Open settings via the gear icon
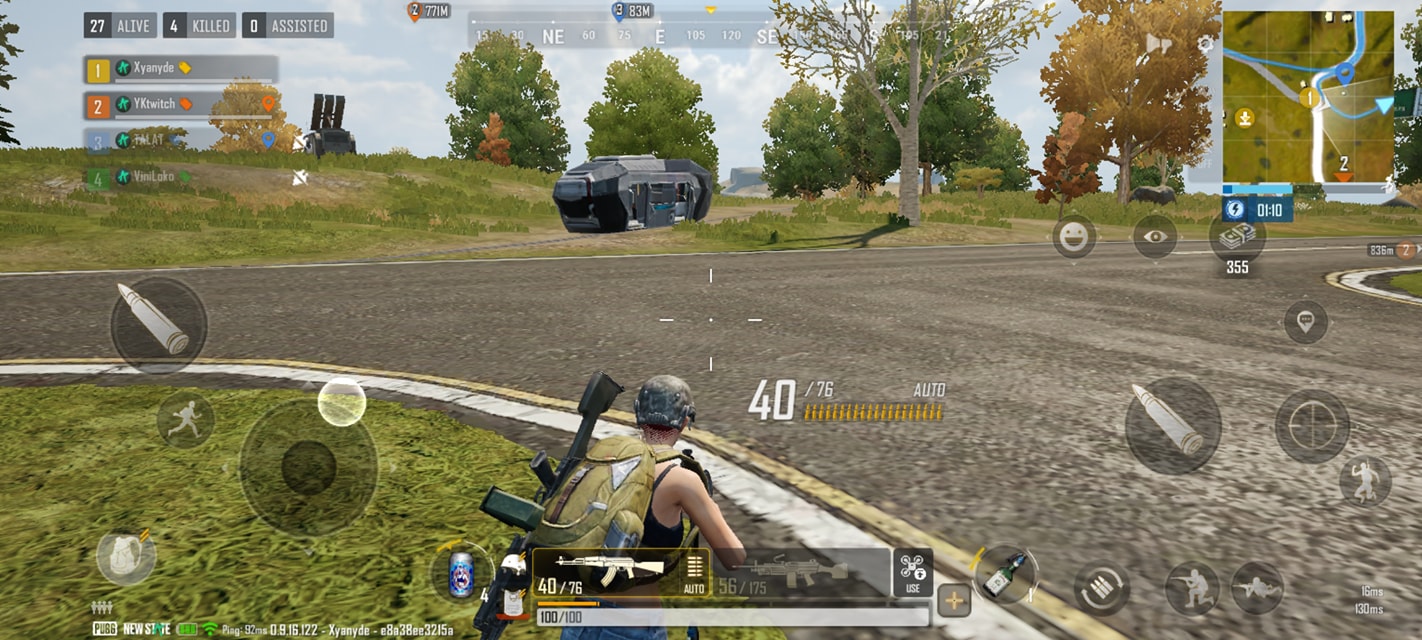This screenshot has width=1422, height=640. coord(1206,44)
